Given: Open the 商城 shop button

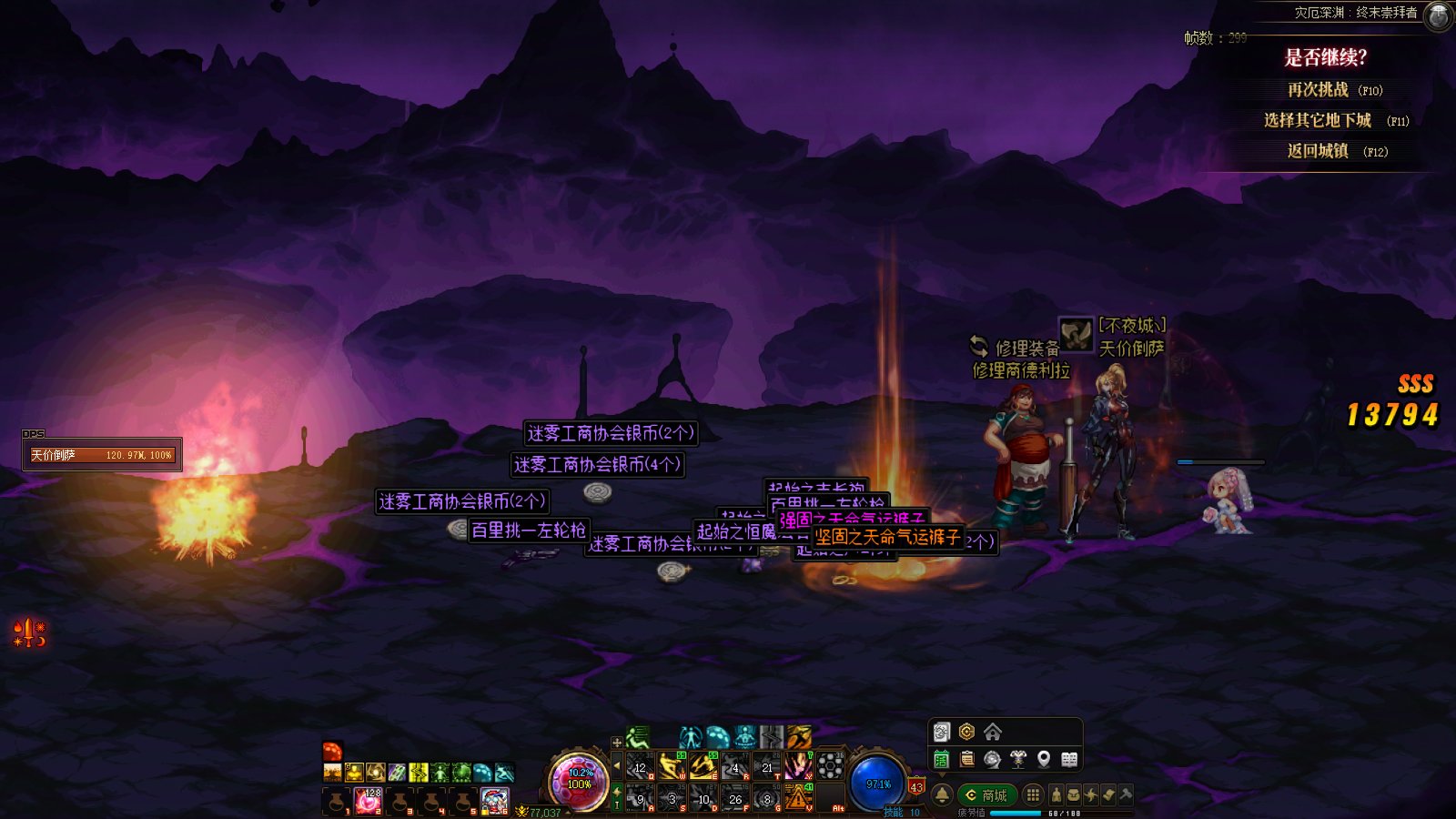Looking at the screenshot, I should coord(986,794).
